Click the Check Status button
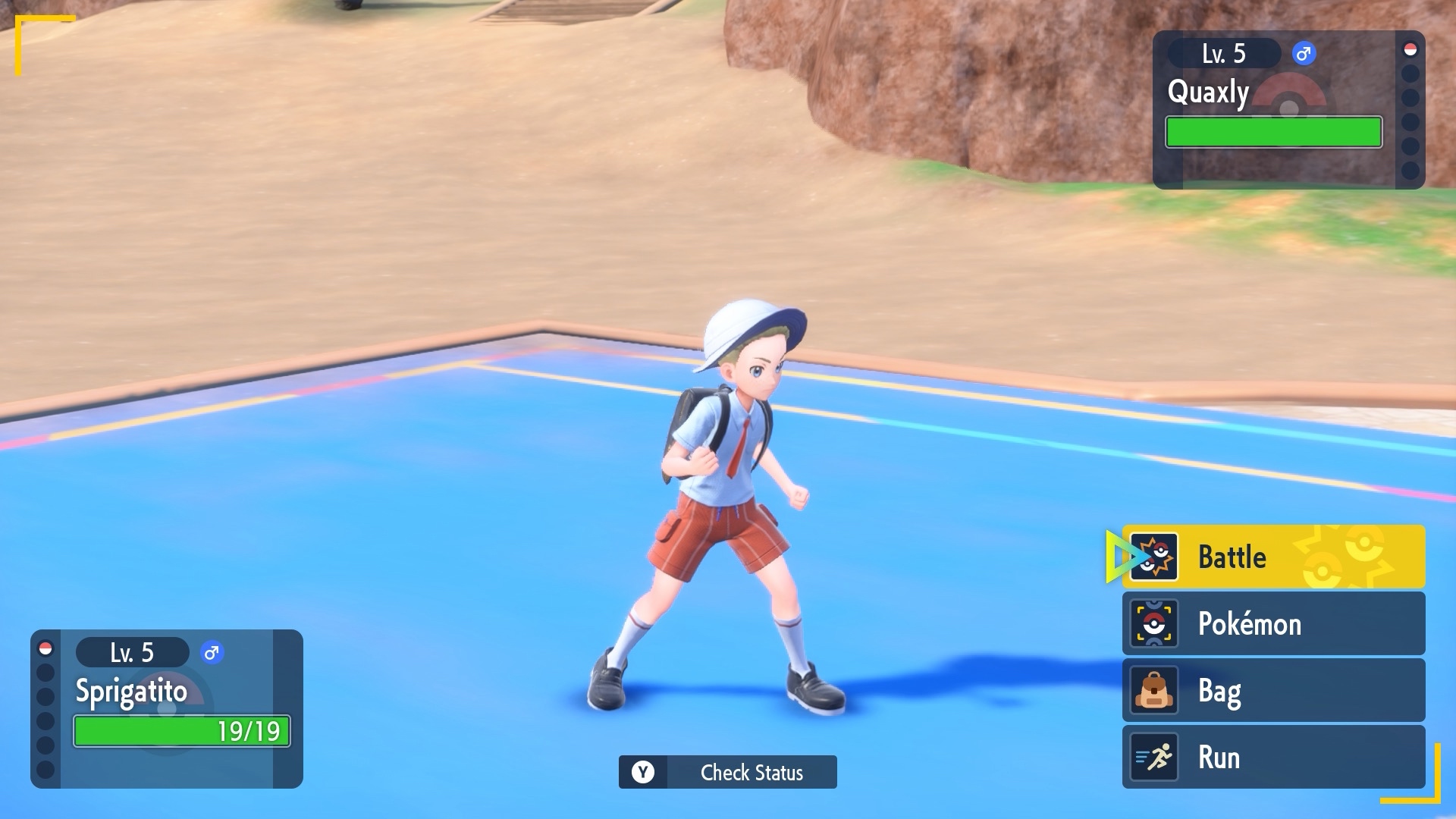Image resolution: width=1456 pixels, height=819 pixels. (727, 772)
